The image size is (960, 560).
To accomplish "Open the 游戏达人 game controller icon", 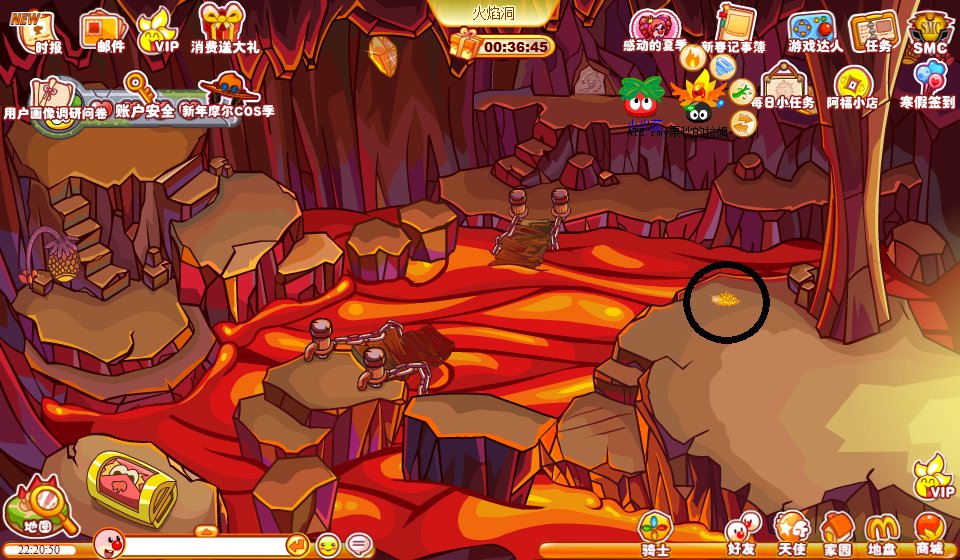I will tap(812, 29).
